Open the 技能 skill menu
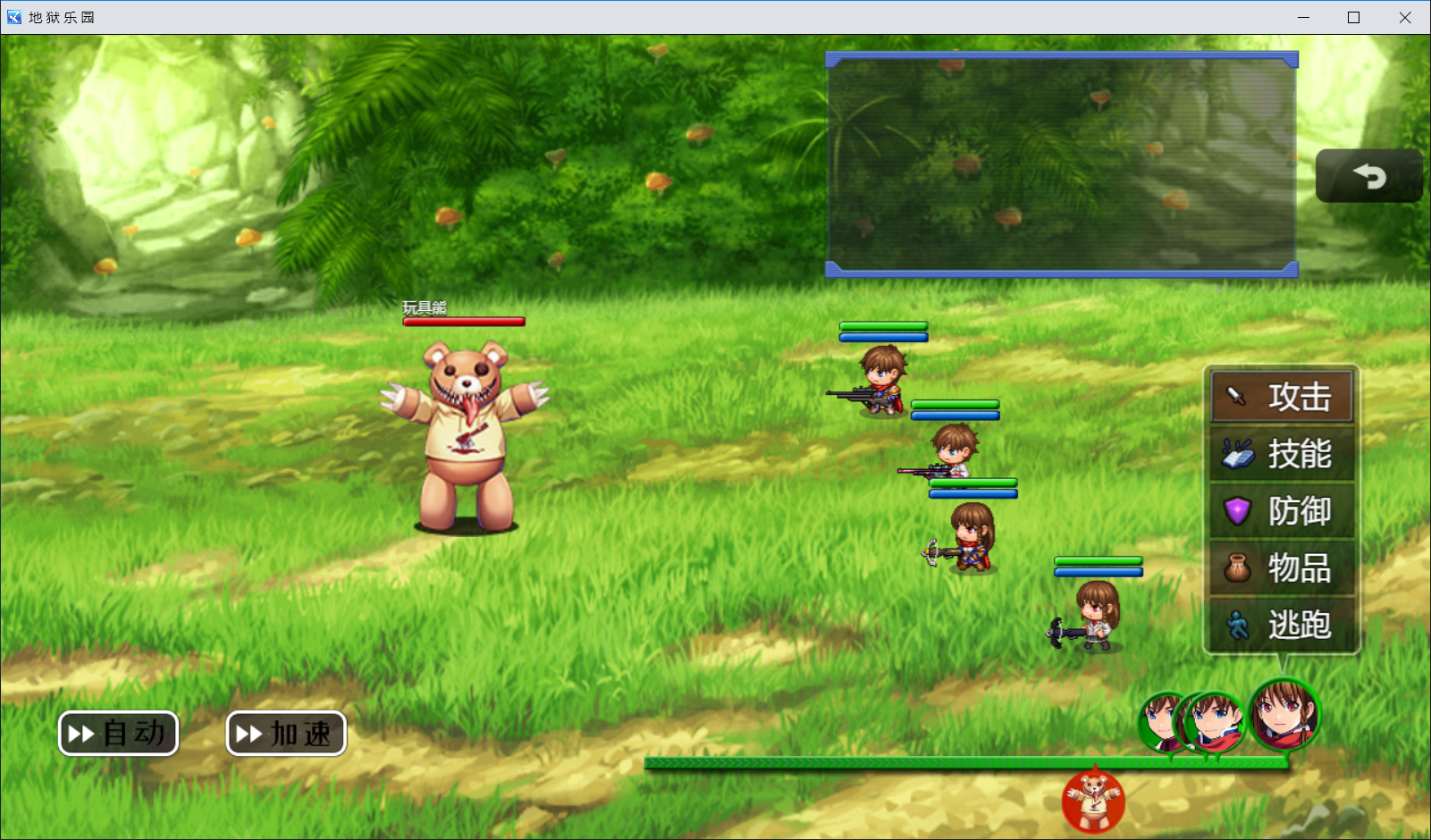The height and width of the screenshot is (840, 1431). (1282, 454)
